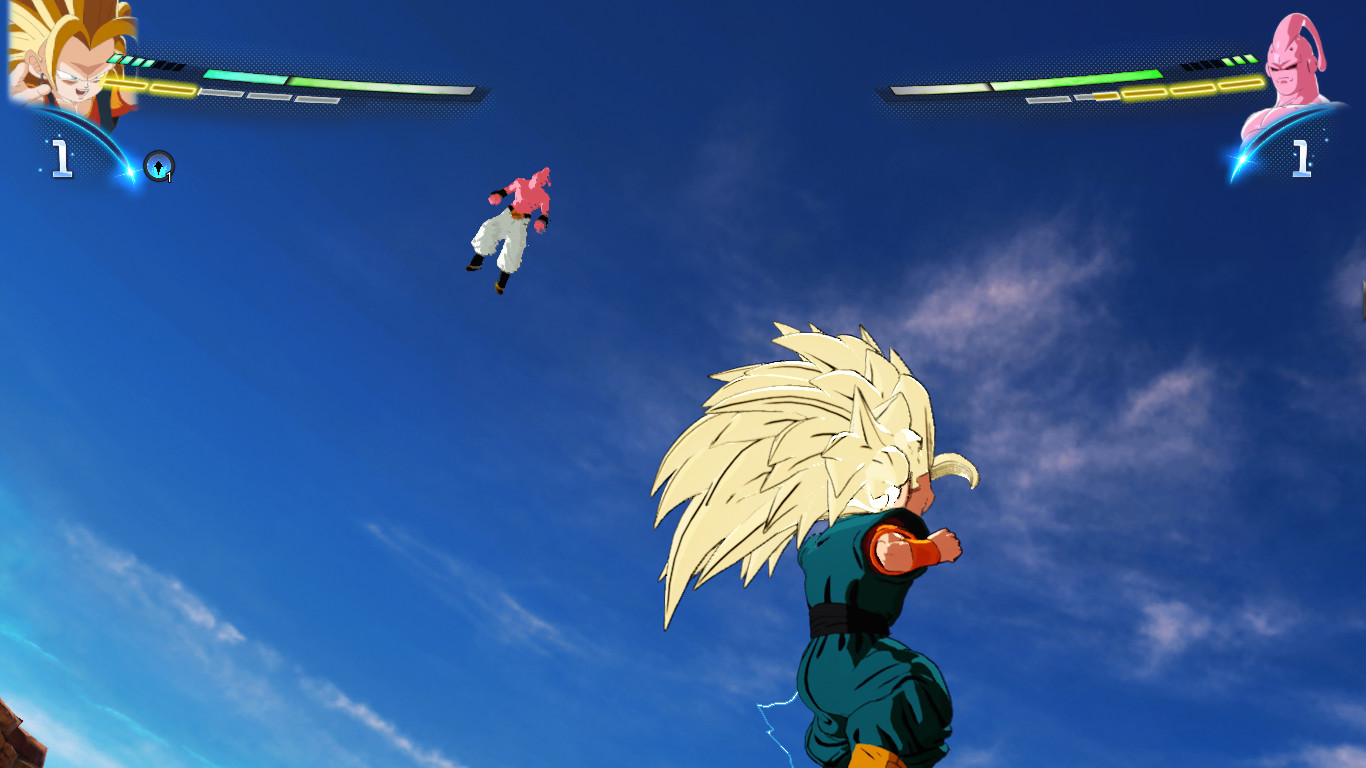Click Gotenks' green health bar
The image size is (1366, 768).
pos(330,81)
